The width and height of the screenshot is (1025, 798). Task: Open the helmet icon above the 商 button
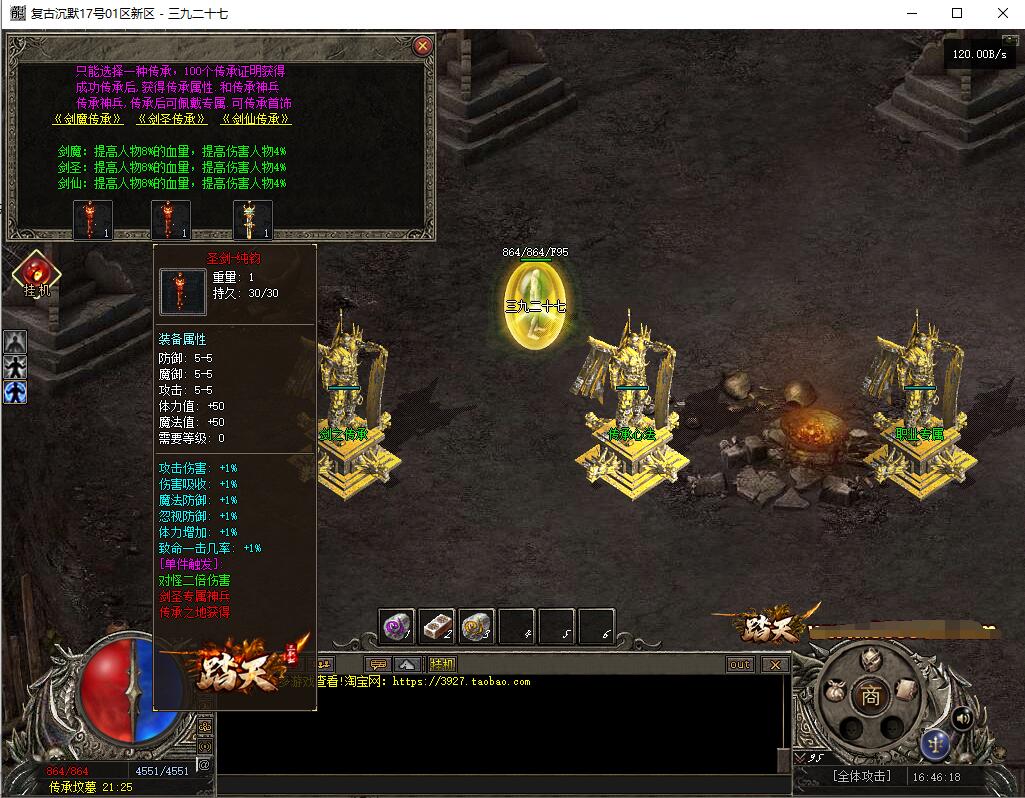coord(870,661)
